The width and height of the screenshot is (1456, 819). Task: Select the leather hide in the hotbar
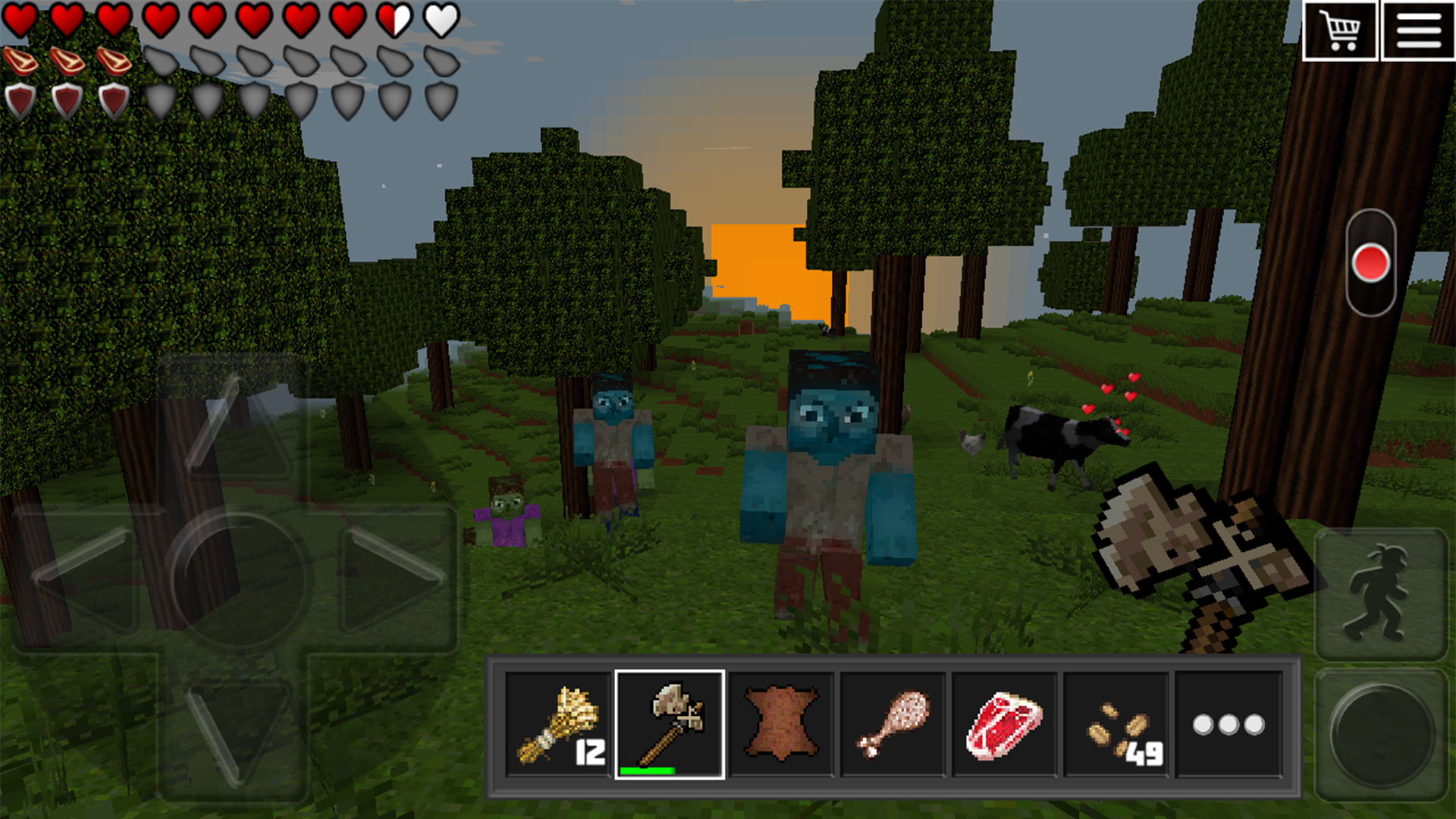781,724
